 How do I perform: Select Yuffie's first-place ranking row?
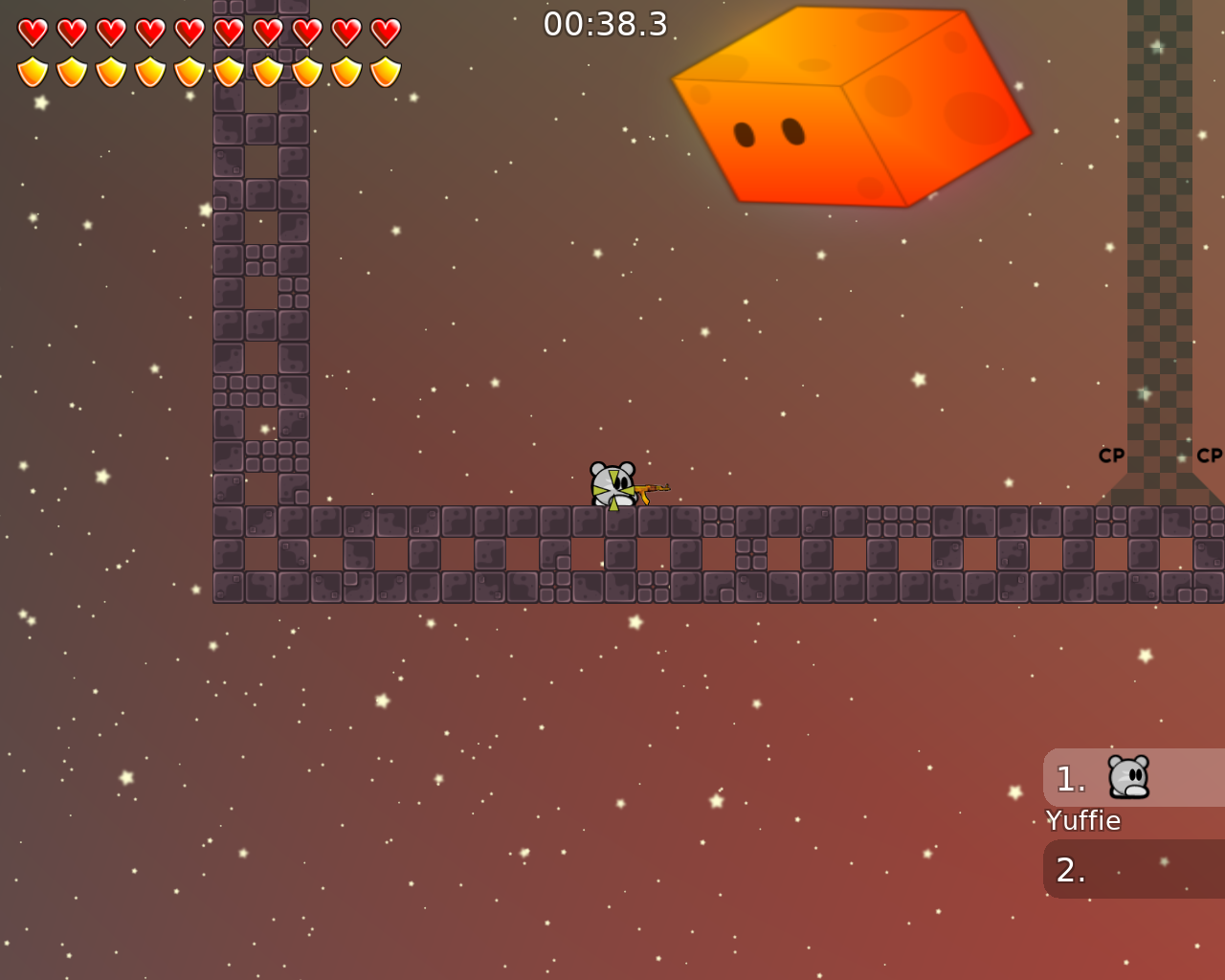[1133, 777]
